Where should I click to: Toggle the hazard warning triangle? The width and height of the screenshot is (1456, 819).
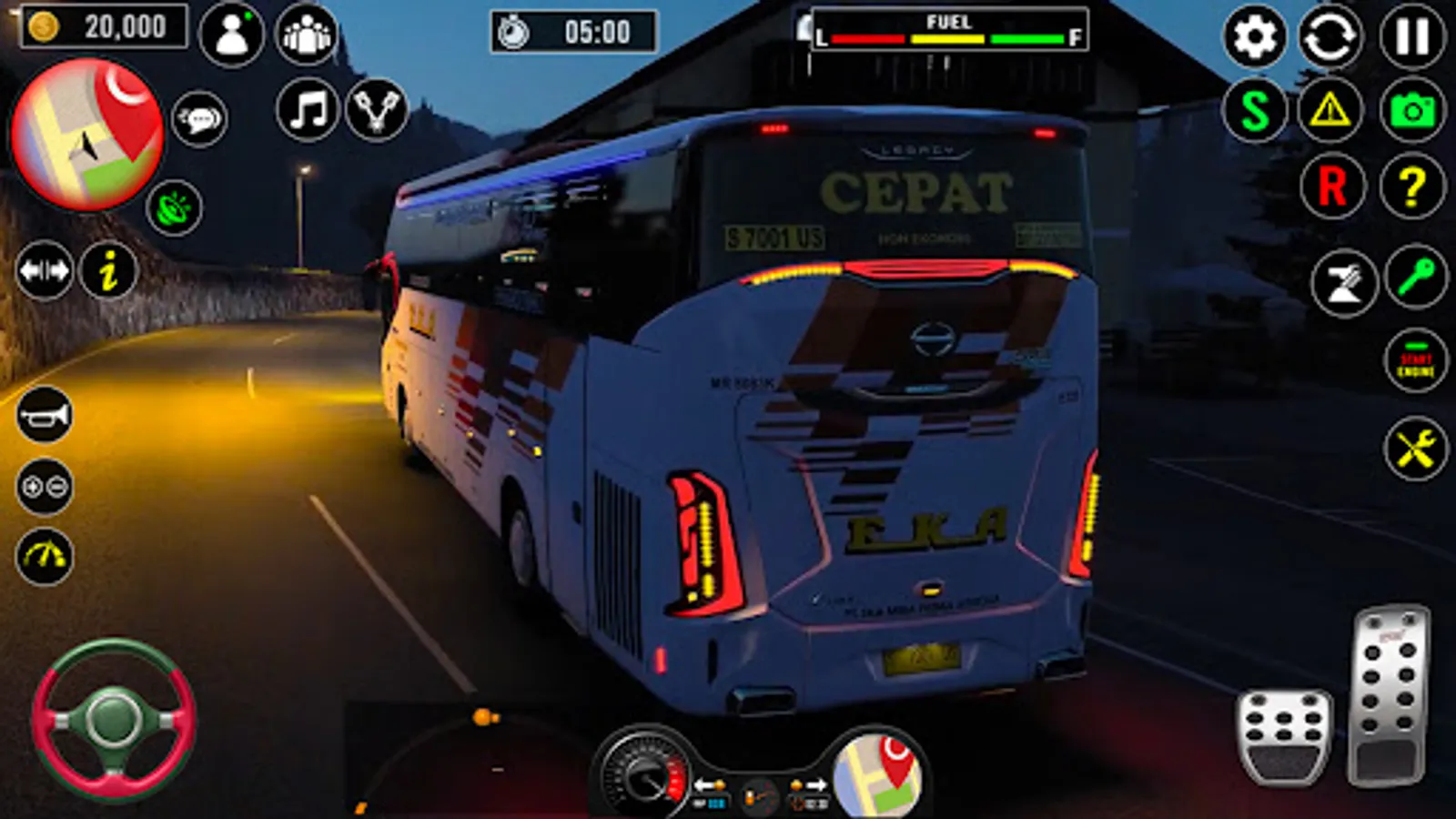coord(1330,111)
